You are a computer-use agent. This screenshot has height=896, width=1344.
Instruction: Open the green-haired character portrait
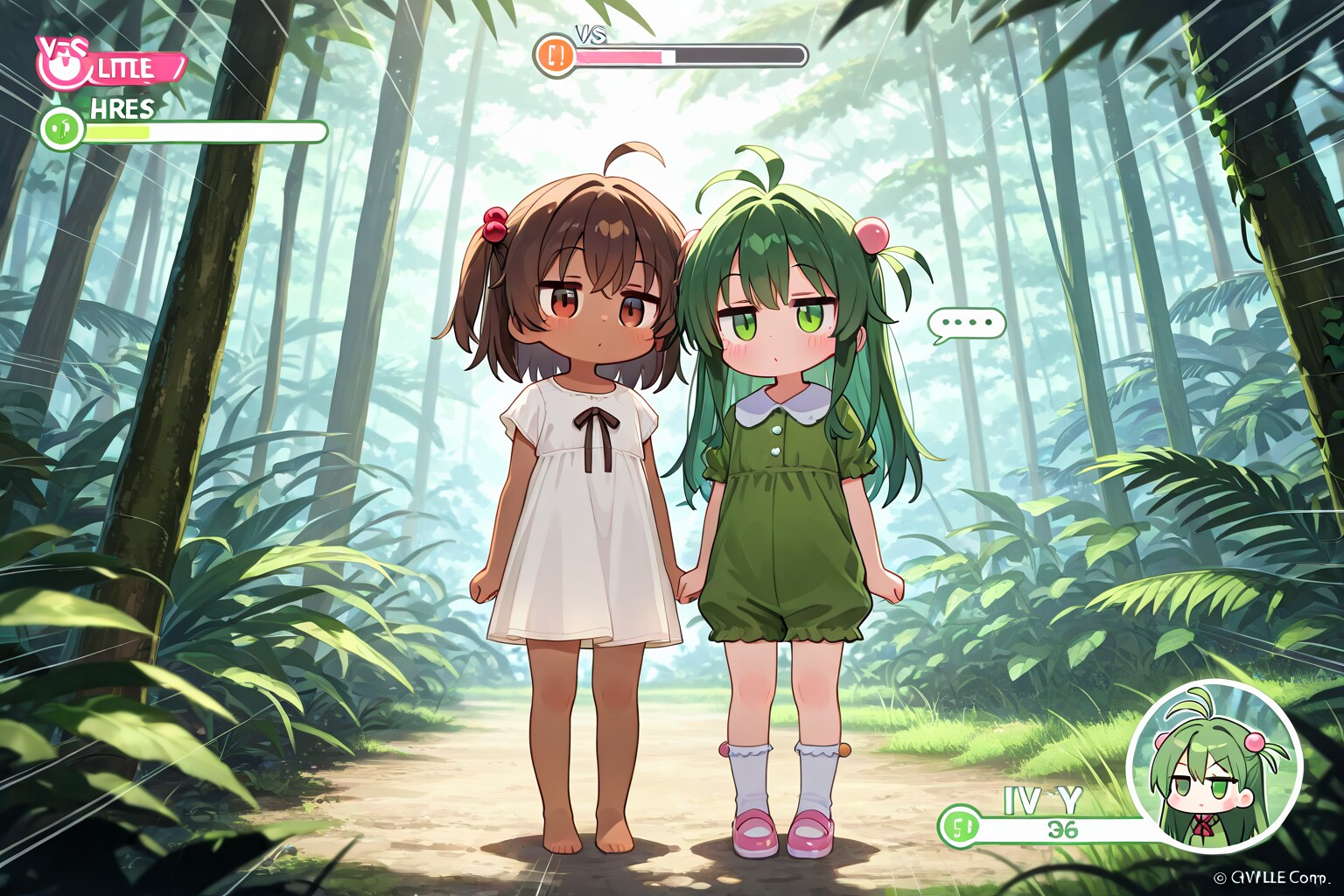[1214, 767]
